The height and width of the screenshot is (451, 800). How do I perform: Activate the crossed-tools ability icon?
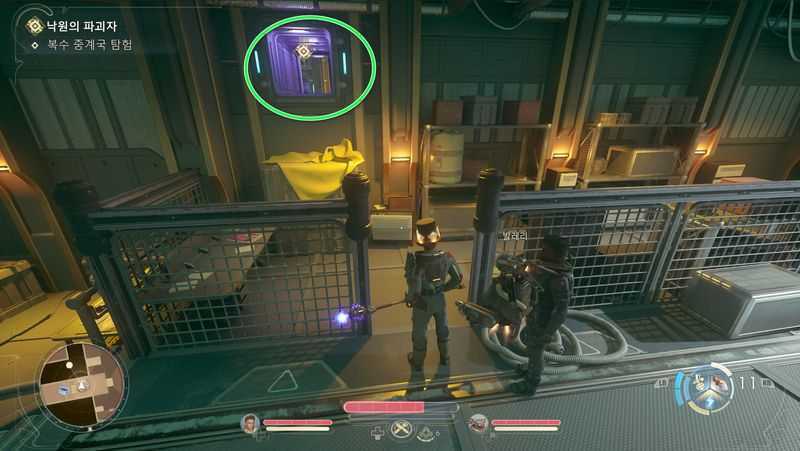tap(403, 431)
